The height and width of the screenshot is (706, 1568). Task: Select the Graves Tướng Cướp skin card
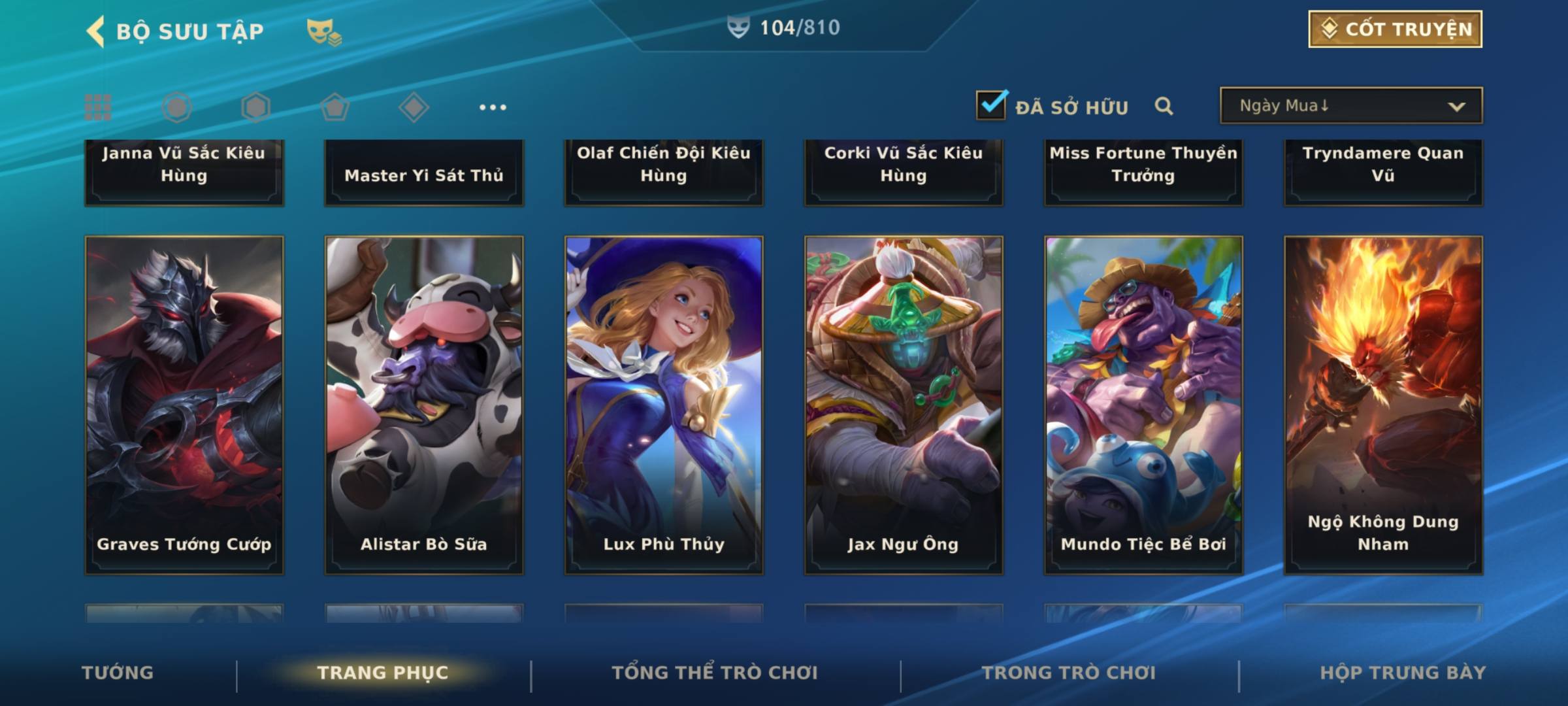point(184,405)
